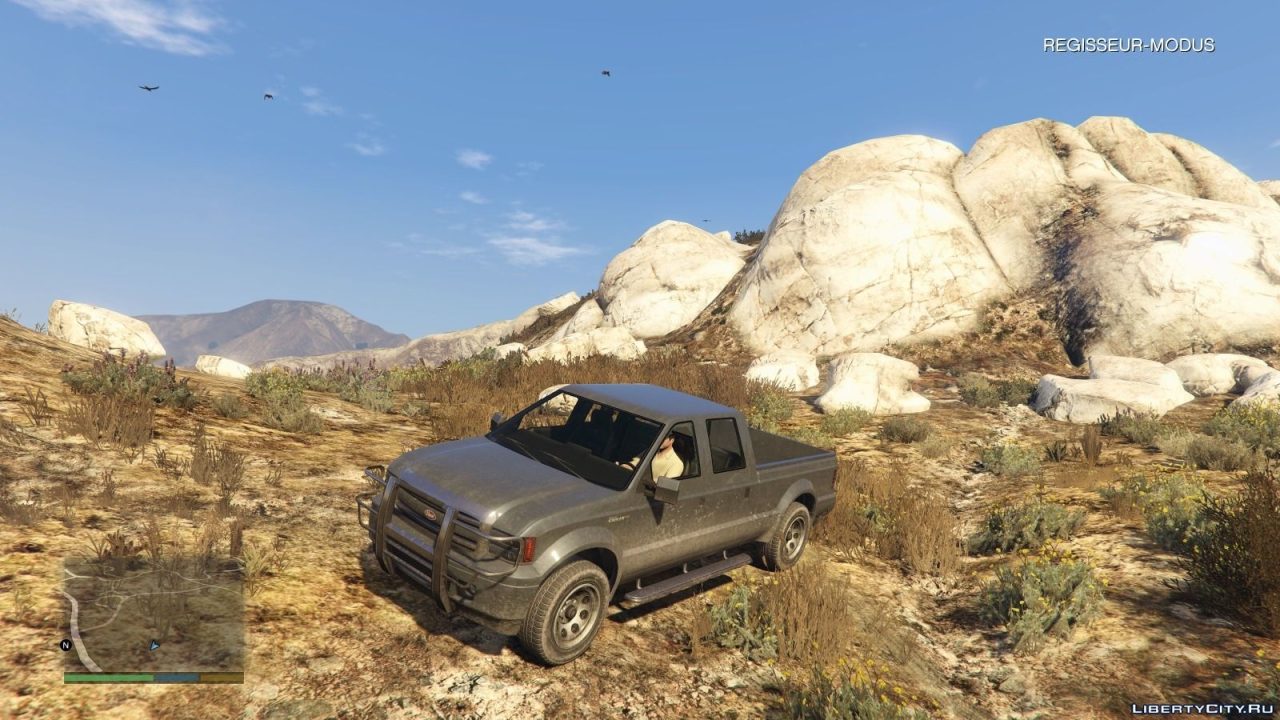The width and height of the screenshot is (1280, 720).
Task: Click the truck's front left wheel
Action: point(575,613)
